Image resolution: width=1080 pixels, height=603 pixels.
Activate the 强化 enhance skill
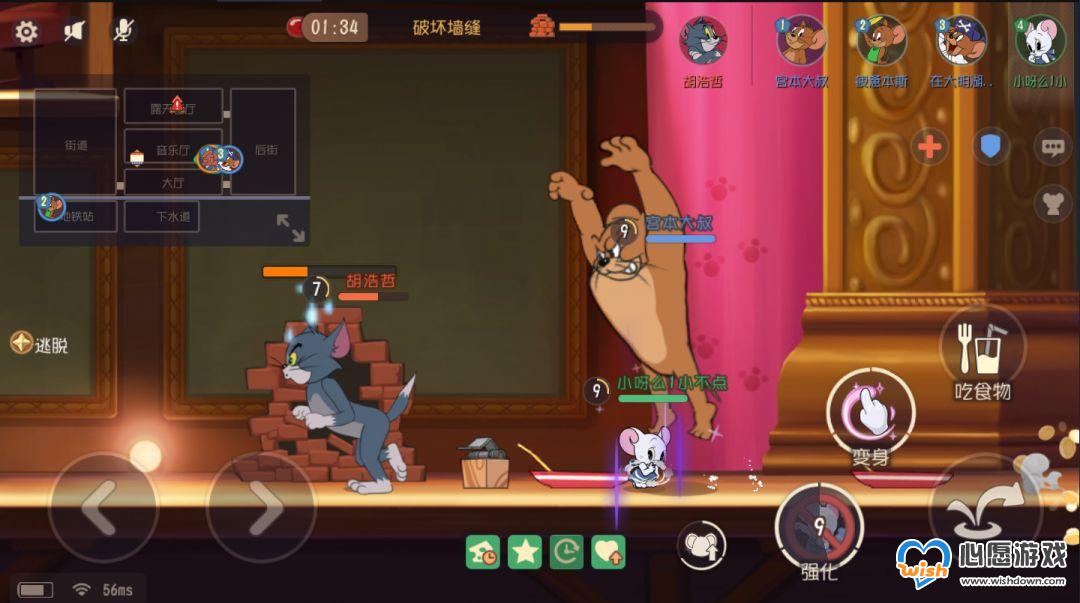click(819, 525)
